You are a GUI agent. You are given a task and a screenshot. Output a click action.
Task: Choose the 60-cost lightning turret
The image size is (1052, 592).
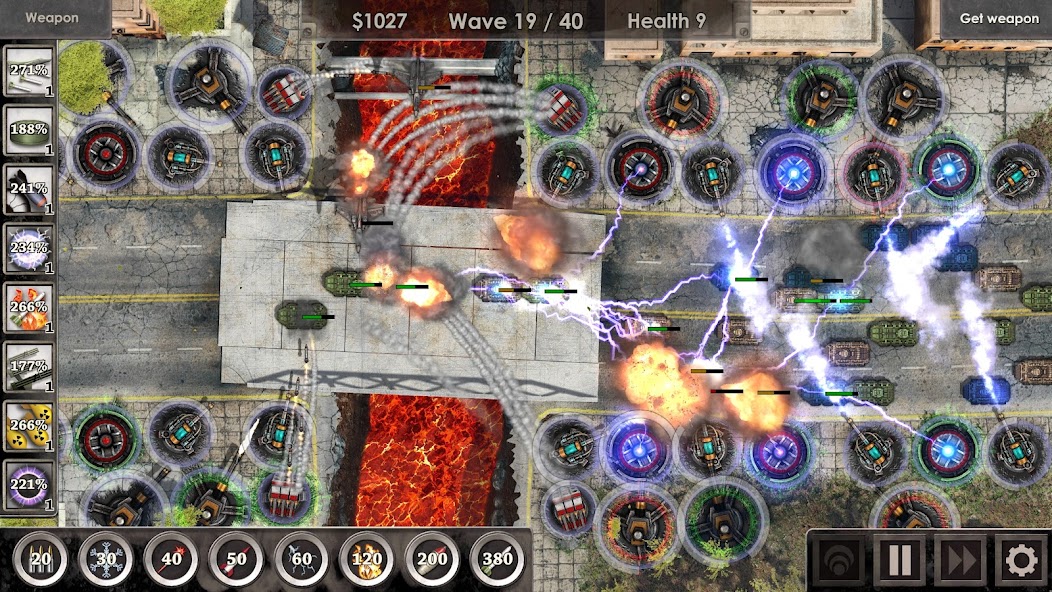click(x=301, y=558)
